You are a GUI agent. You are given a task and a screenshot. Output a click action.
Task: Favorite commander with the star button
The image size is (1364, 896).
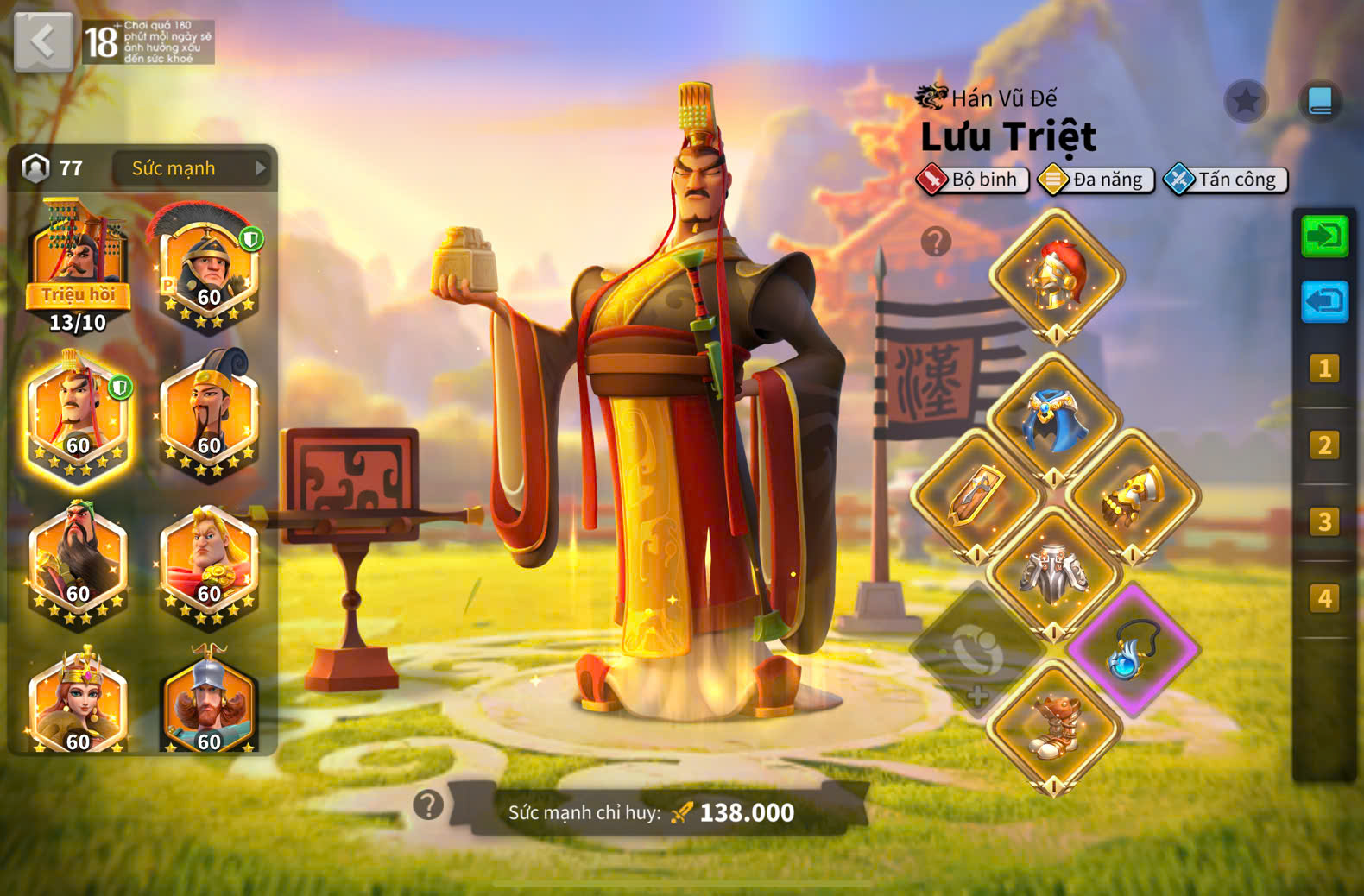1245,102
